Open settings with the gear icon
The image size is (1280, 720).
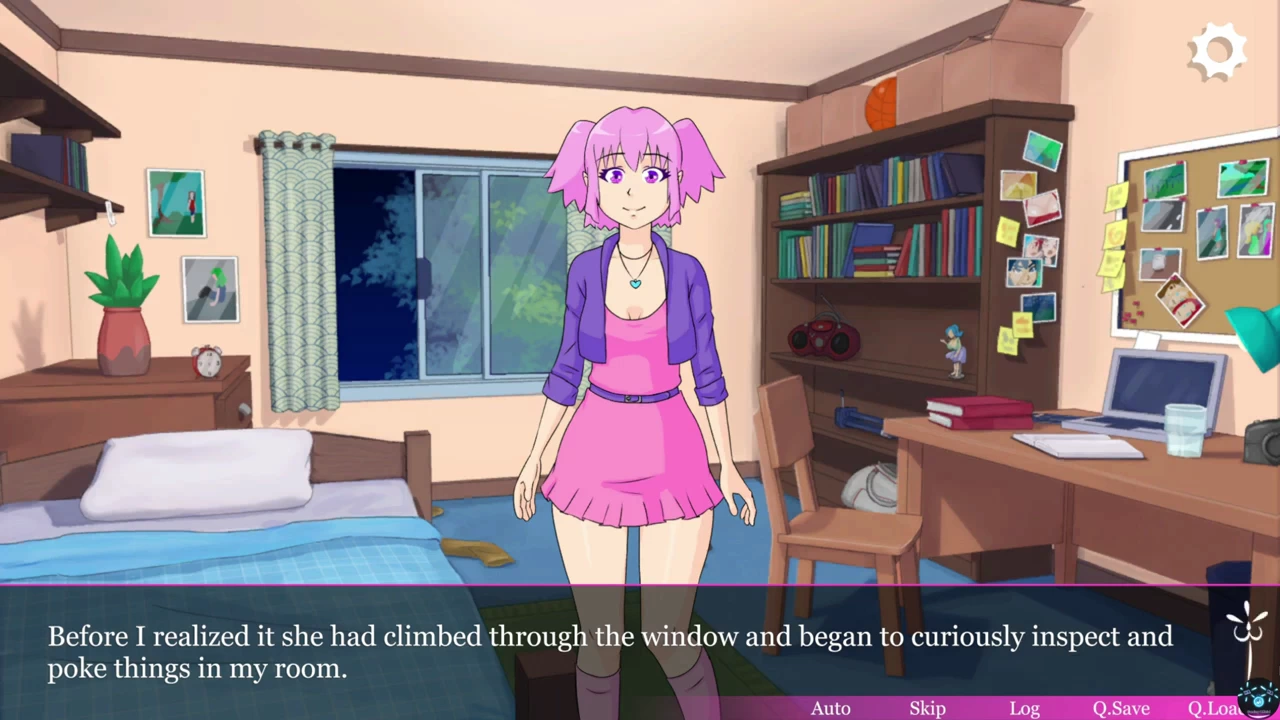click(x=1218, y=52)
